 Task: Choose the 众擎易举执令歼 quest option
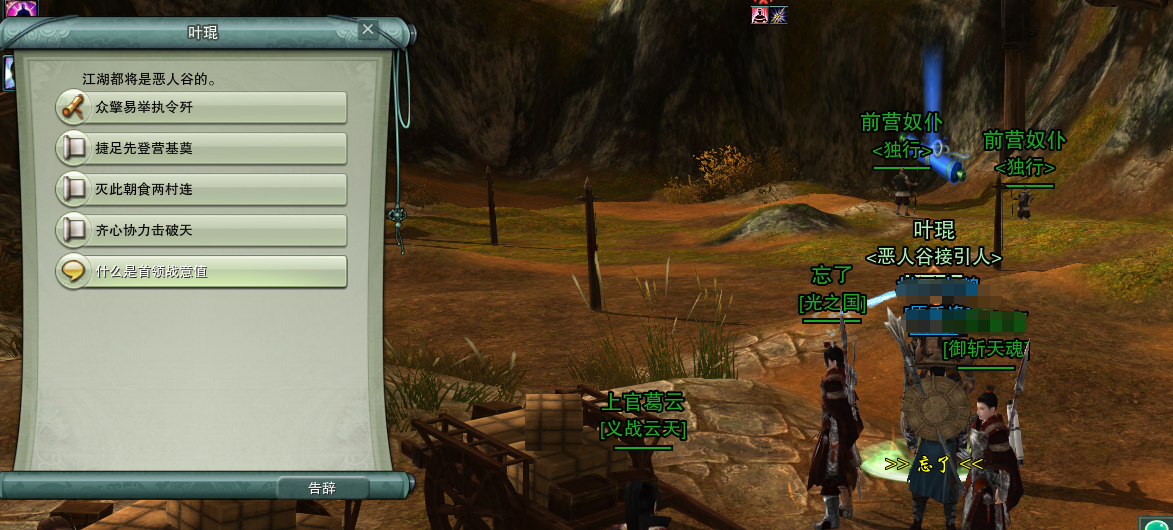click(x=202, y=107)
